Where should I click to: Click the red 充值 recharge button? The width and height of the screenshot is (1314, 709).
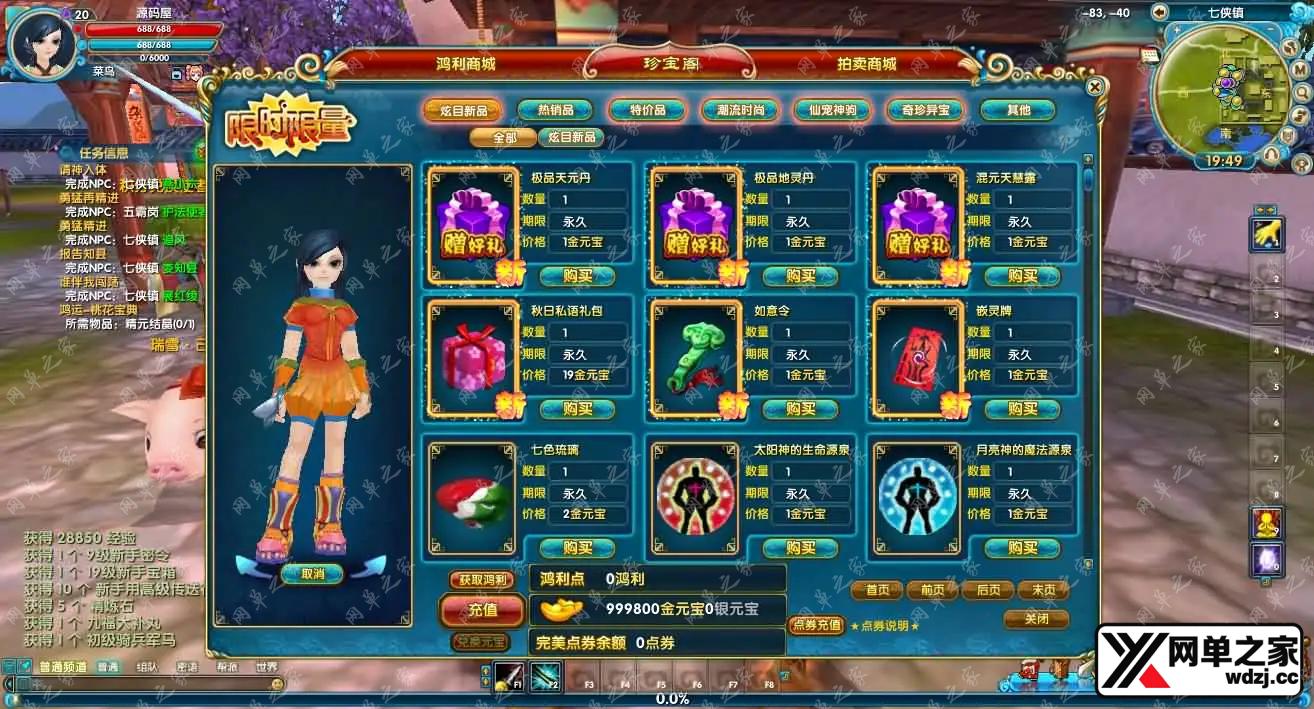coord(482,609)
